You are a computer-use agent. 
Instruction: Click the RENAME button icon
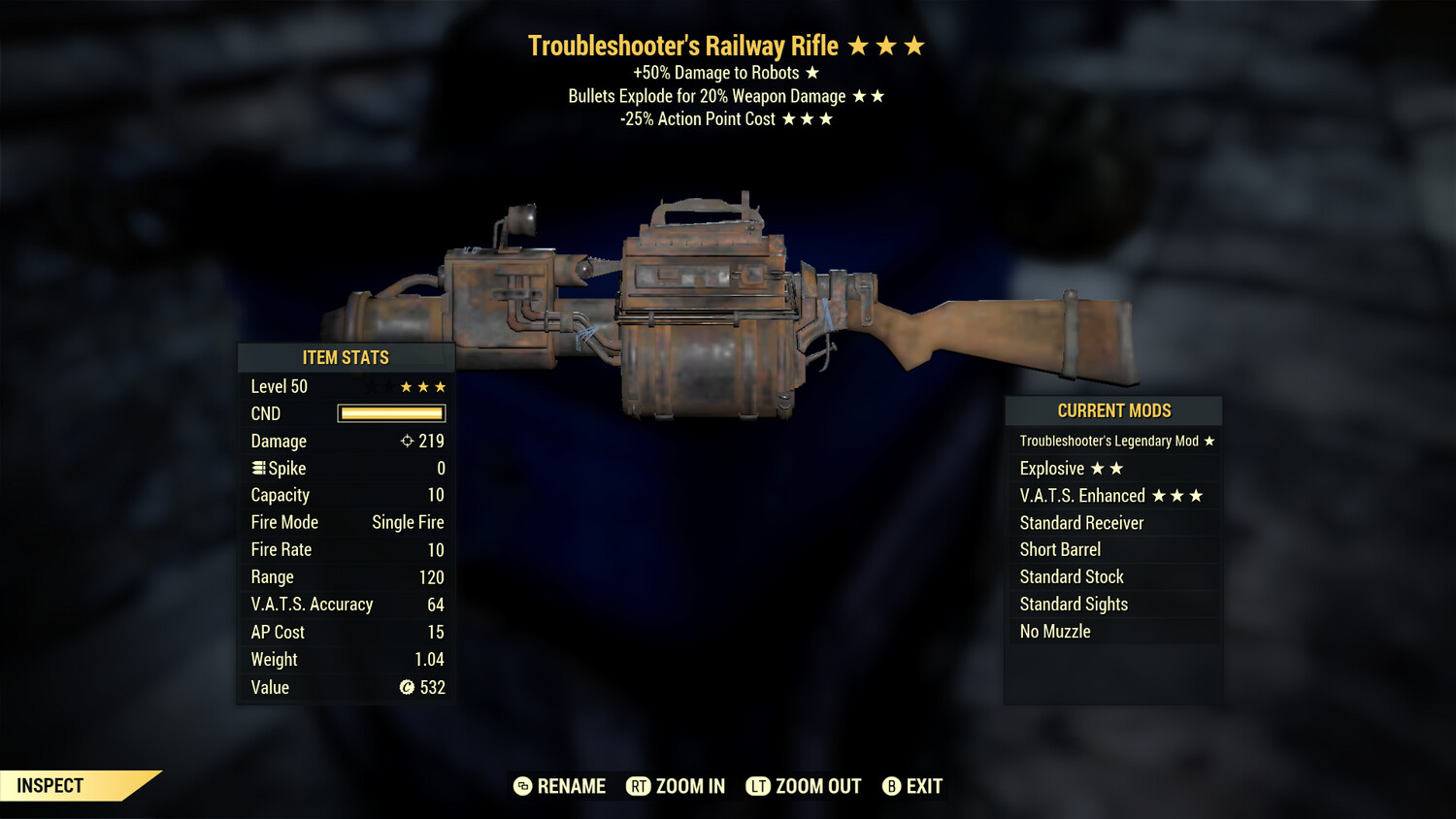point(521,786)
